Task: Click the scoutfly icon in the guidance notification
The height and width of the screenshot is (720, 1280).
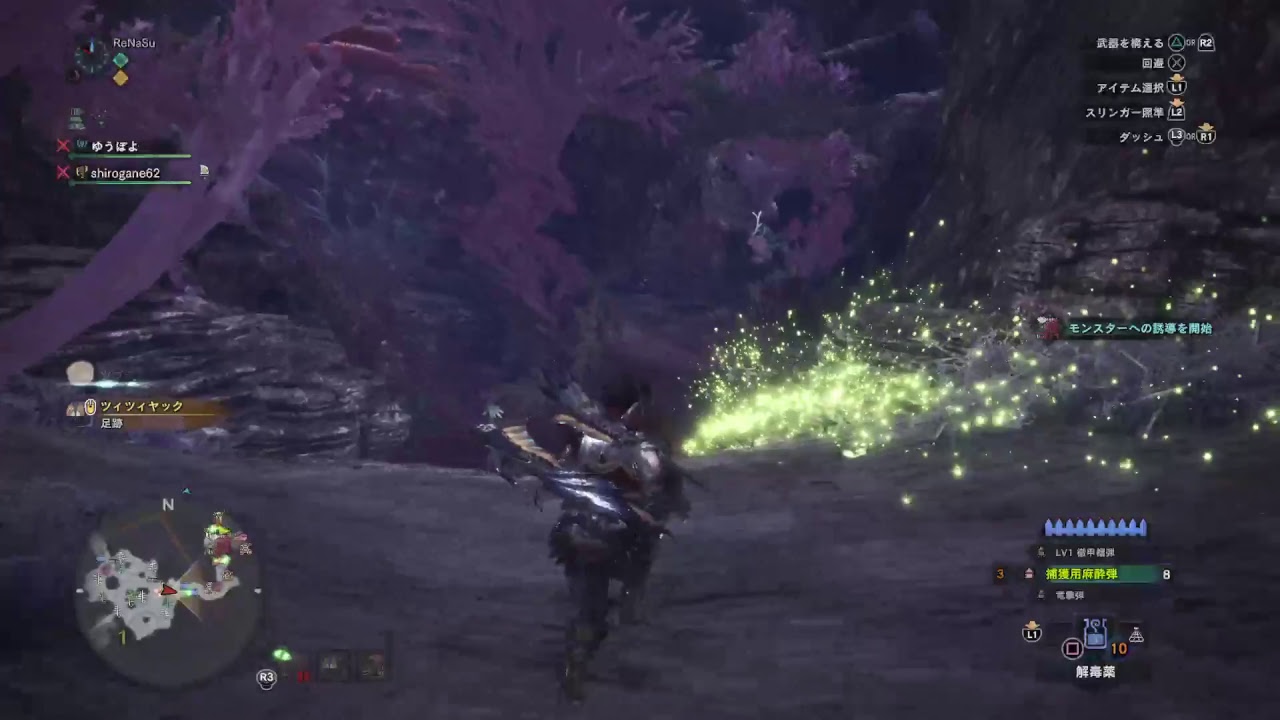Action: (x=1049, y=326)
